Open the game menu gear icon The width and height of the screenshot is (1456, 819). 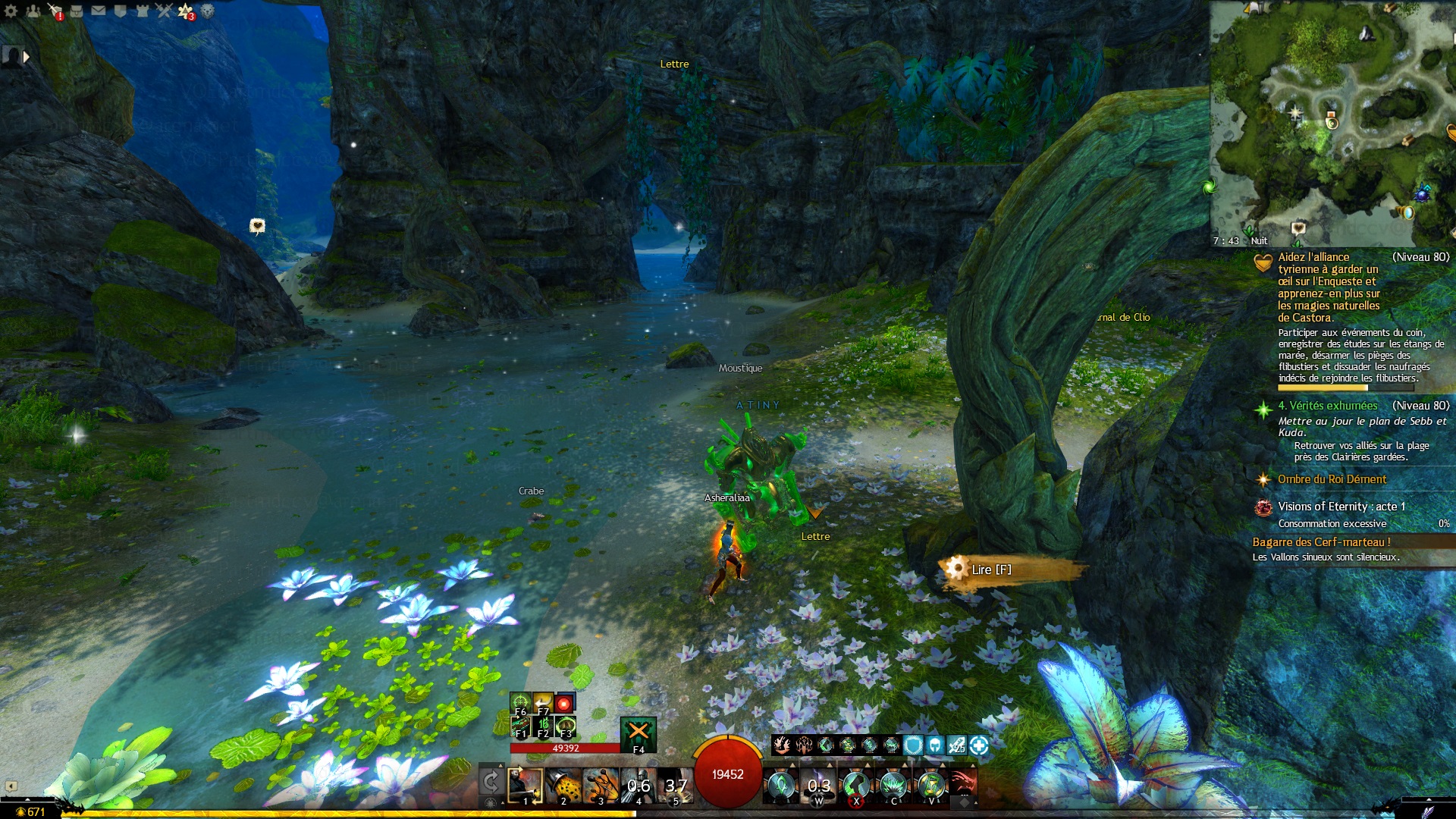pos(11,11)
